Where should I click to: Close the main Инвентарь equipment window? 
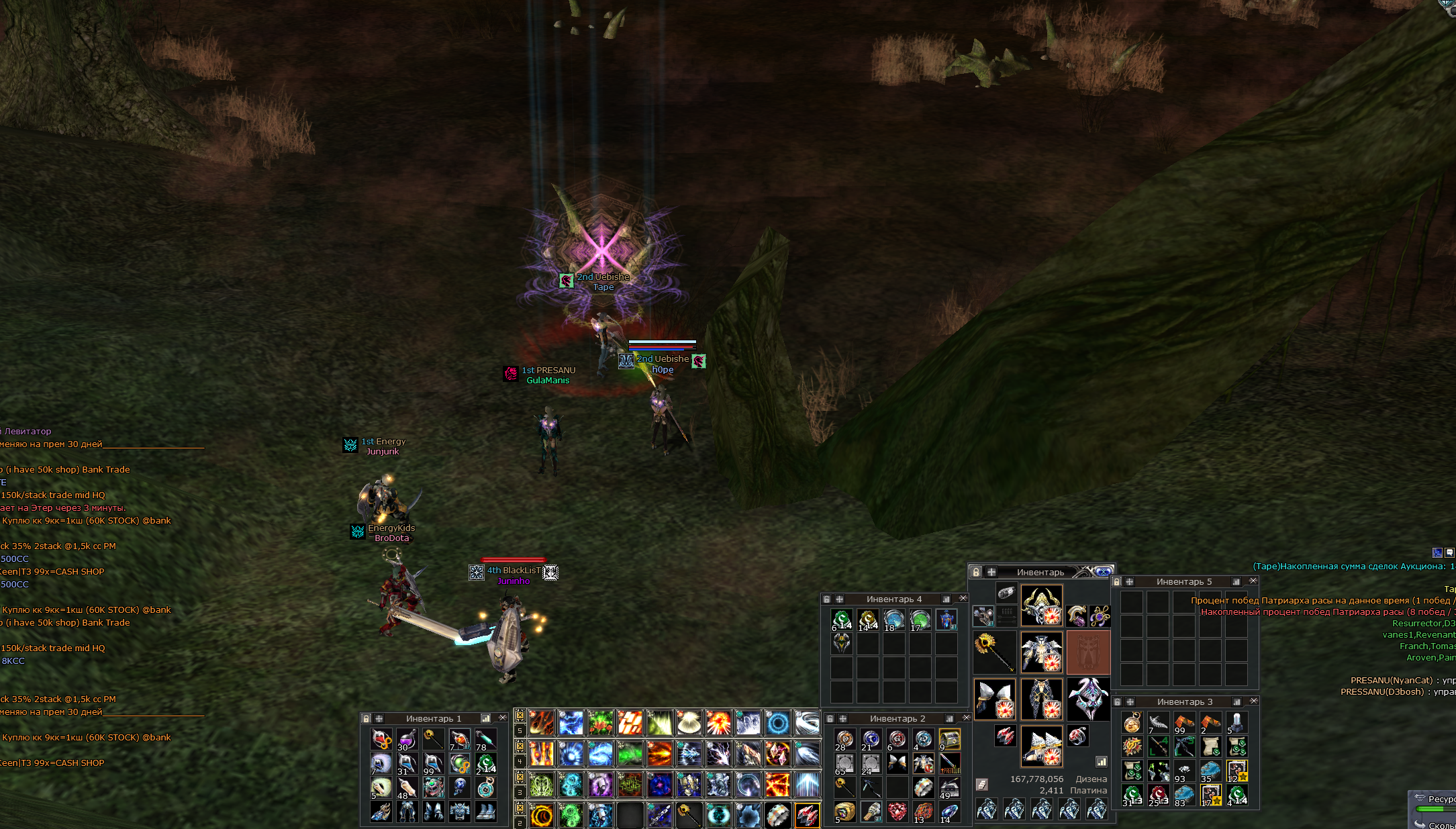(x=1103, y=572)
